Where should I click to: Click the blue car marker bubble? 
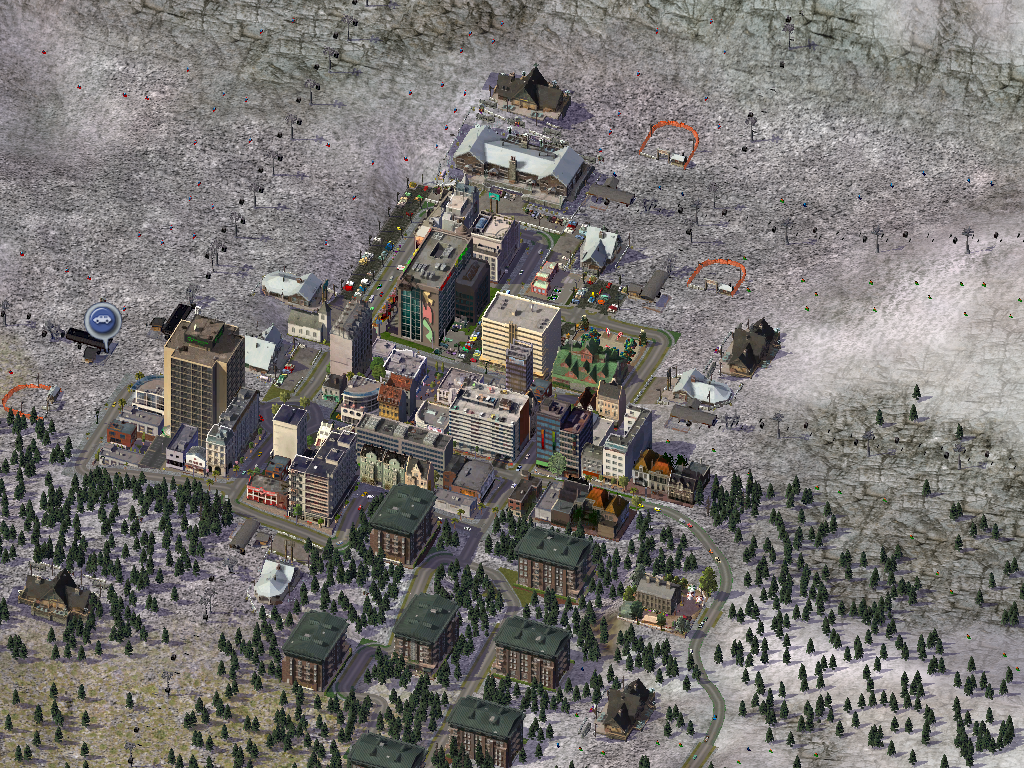click(101, 320)
